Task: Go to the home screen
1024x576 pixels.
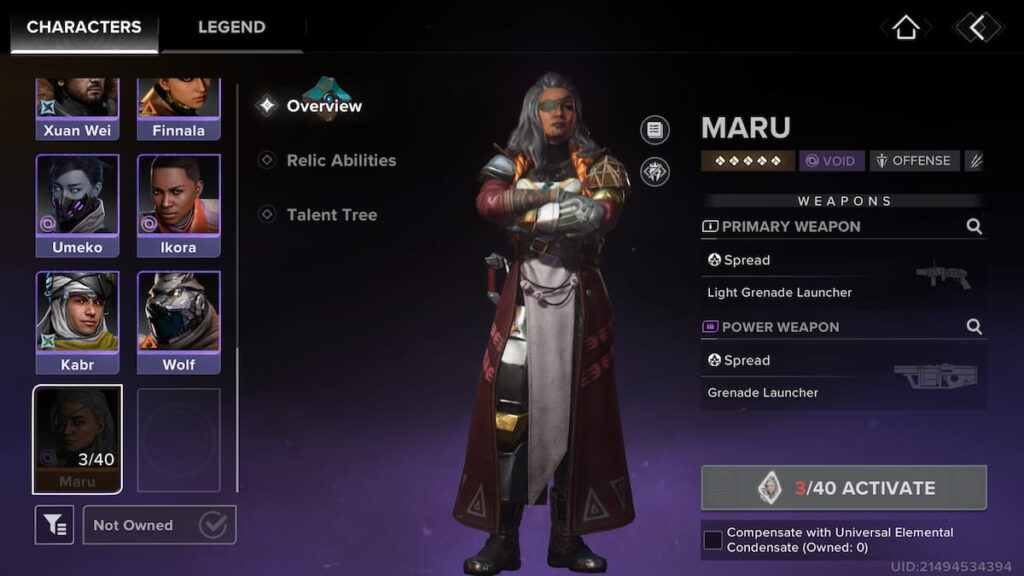Action: coord(905,28)
